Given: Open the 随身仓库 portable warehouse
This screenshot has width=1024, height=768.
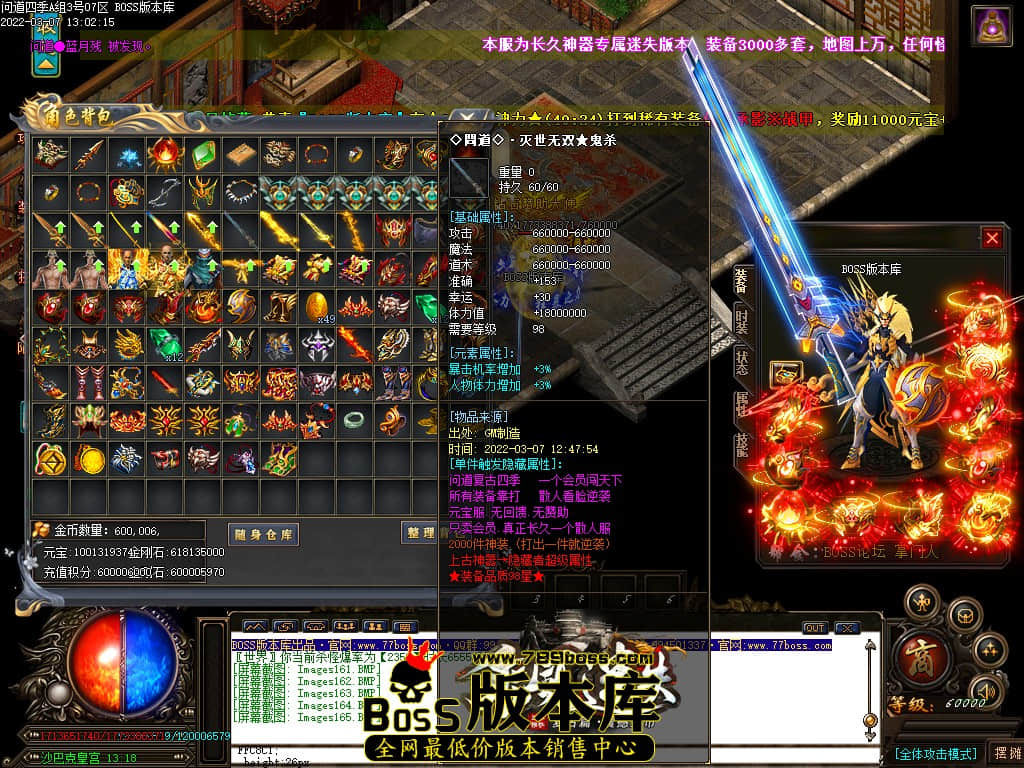Looking at the screenshot, I should 264,534.
